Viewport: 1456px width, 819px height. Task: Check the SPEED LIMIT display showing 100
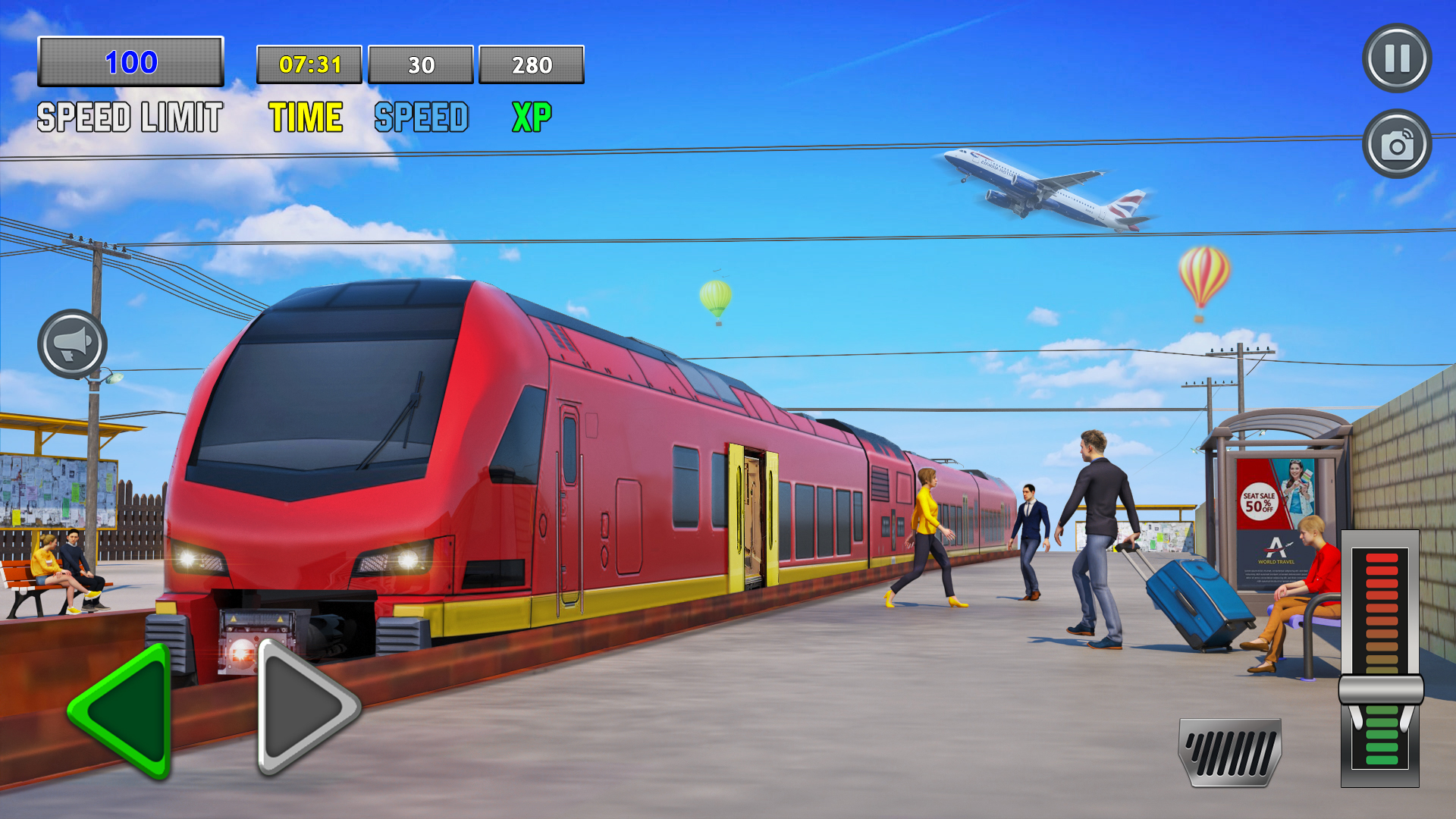(130, 63)
